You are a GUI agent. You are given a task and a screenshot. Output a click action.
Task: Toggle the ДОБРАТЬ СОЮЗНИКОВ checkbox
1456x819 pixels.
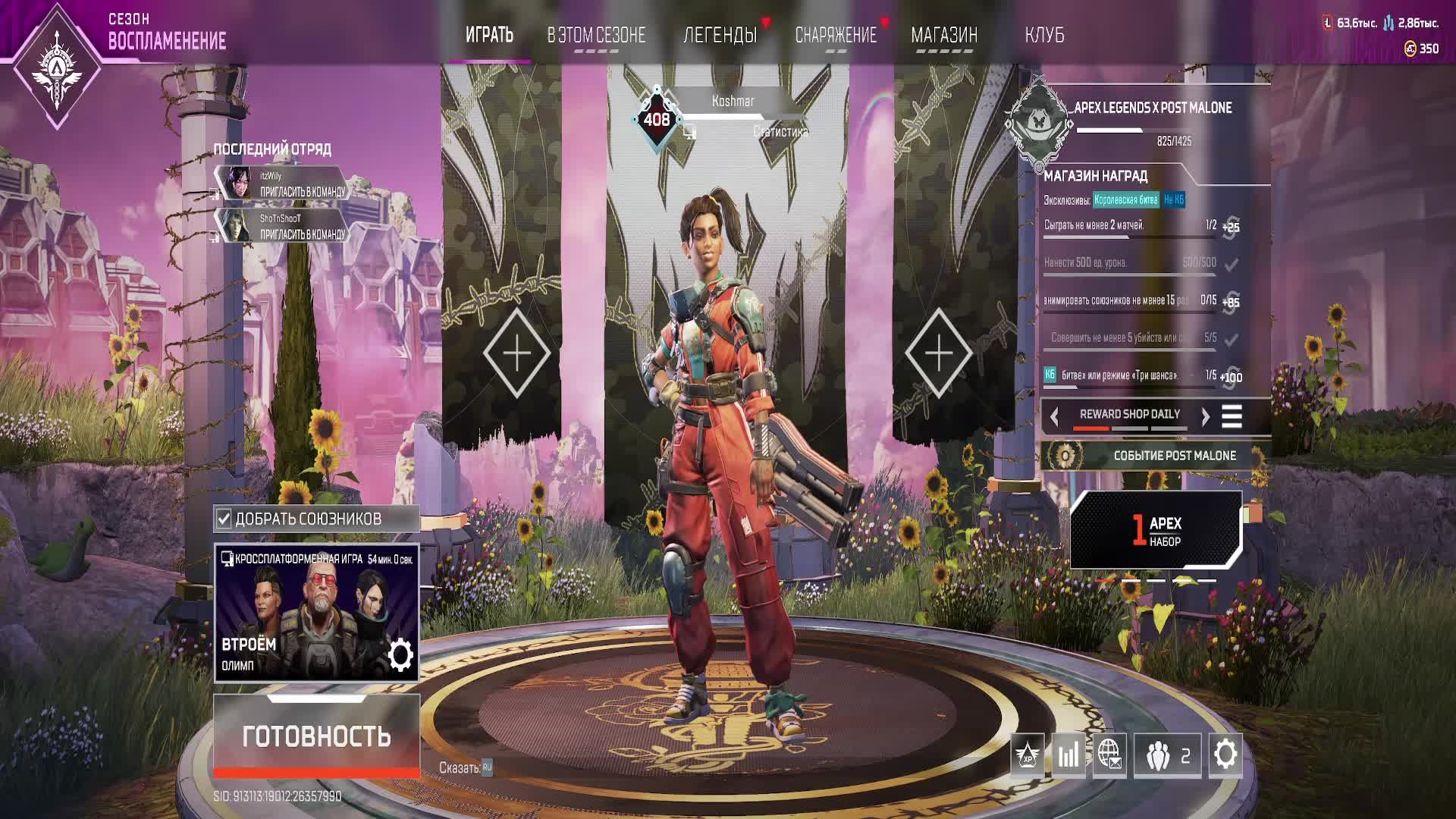click(224, 519)
